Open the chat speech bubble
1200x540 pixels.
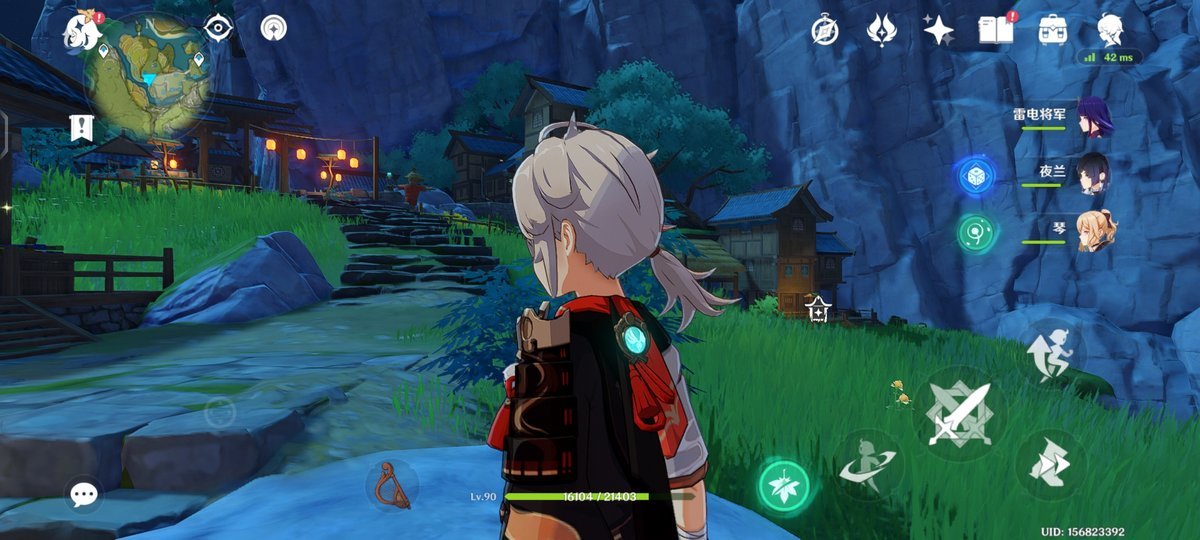(84, 493)
